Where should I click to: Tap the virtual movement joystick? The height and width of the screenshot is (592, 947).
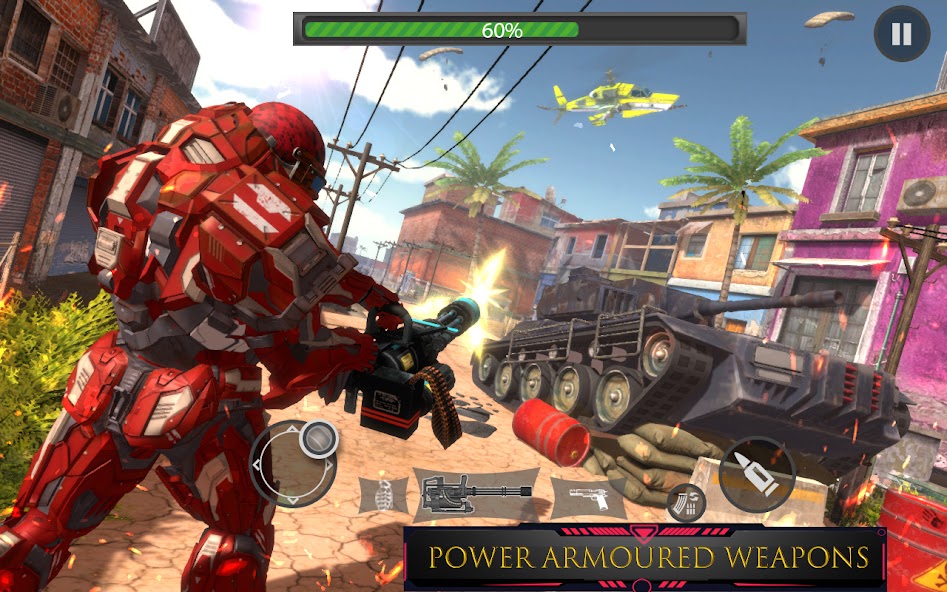[291, 462]
